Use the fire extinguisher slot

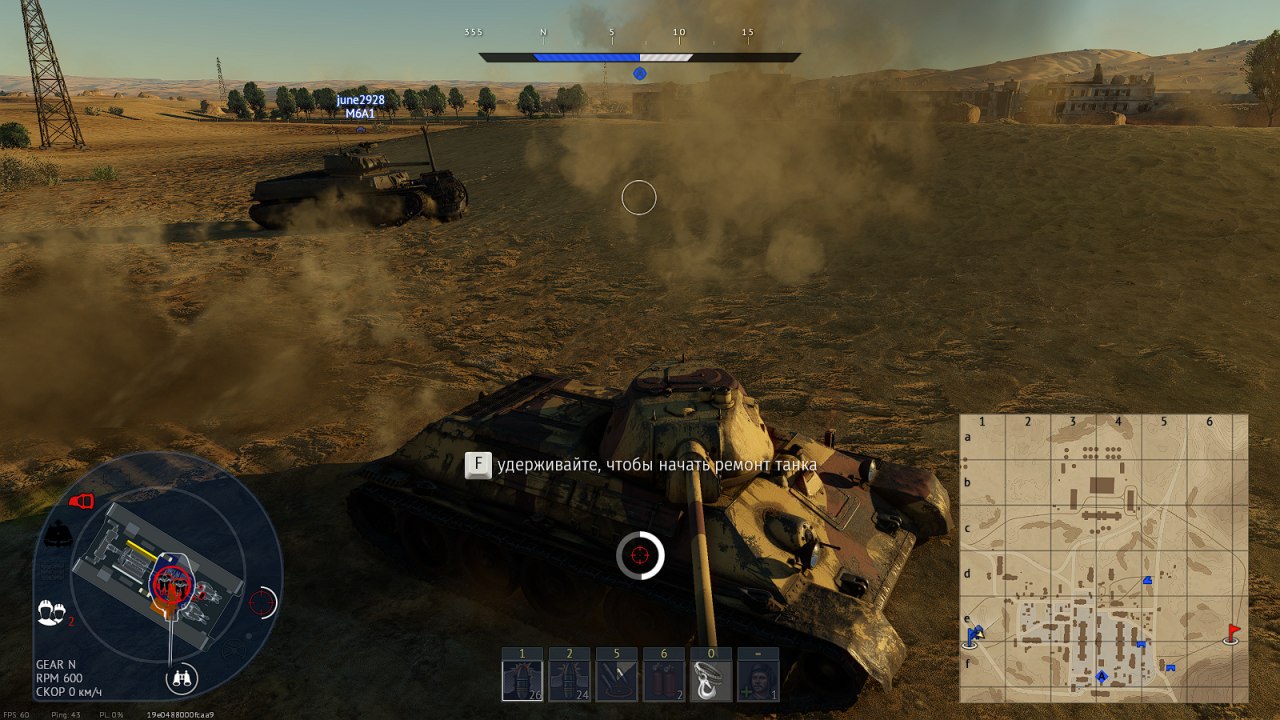[663, 680]
